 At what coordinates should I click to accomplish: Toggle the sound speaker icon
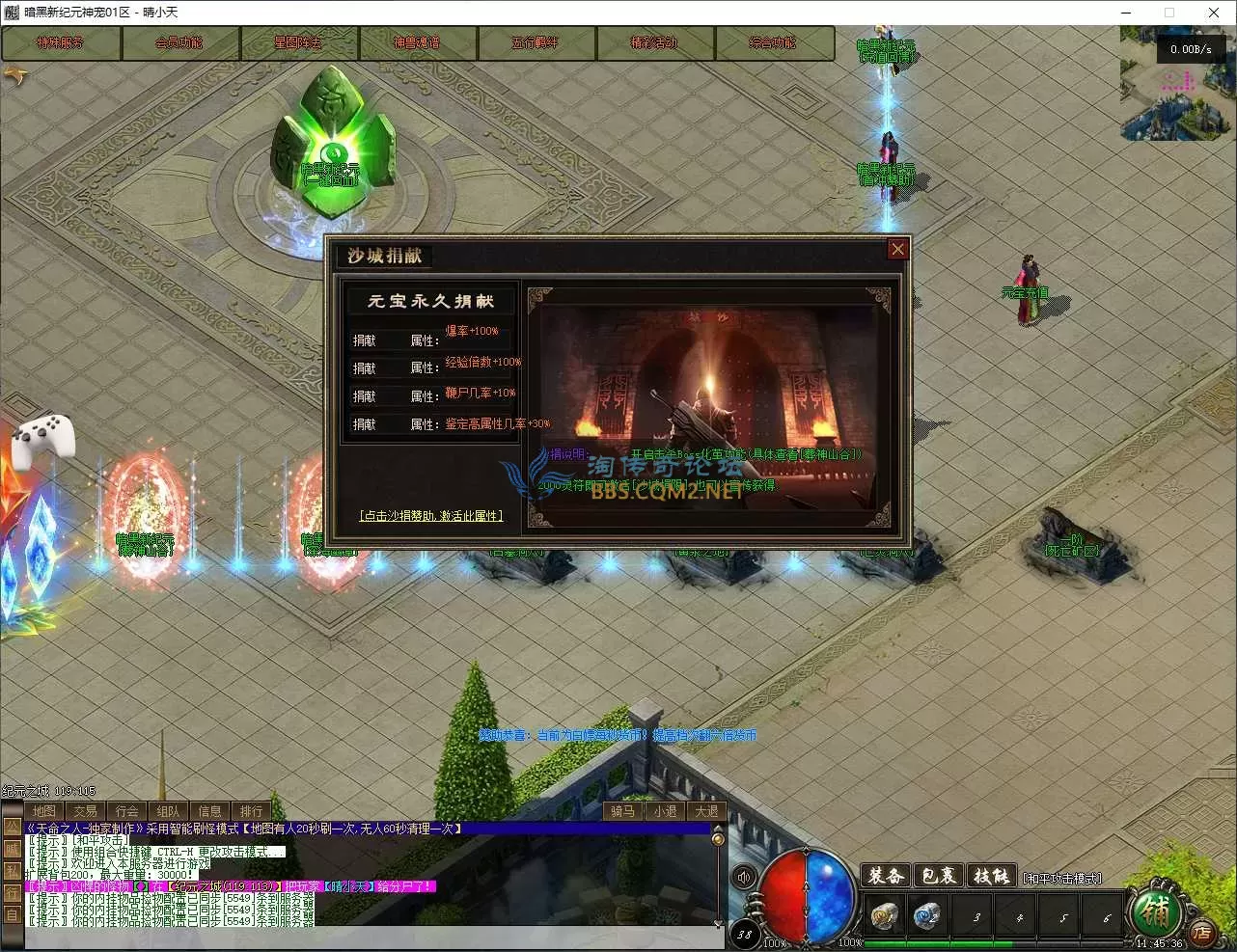pos(744,877)
